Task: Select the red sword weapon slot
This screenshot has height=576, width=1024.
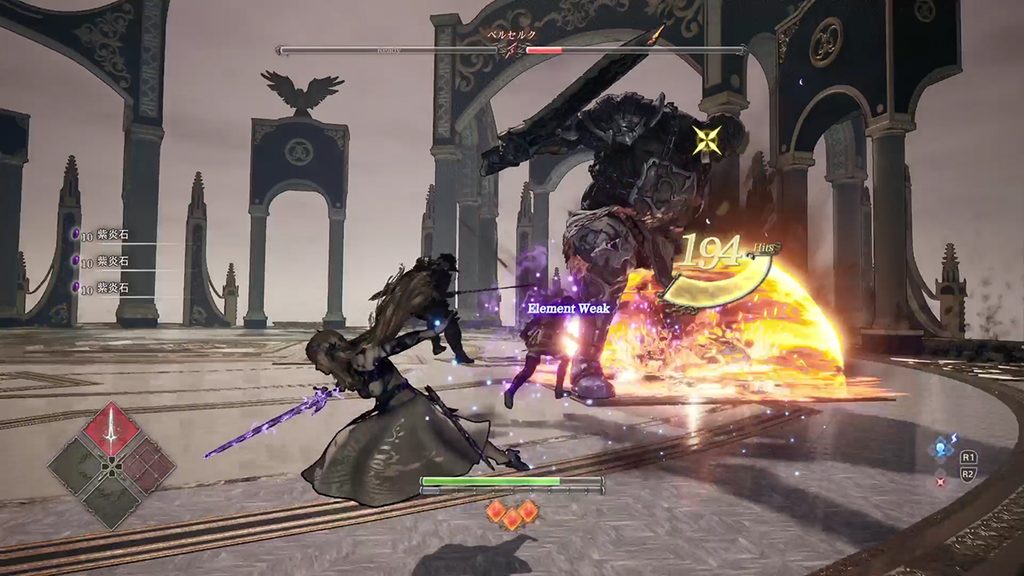Action: [x=111, y=429]
